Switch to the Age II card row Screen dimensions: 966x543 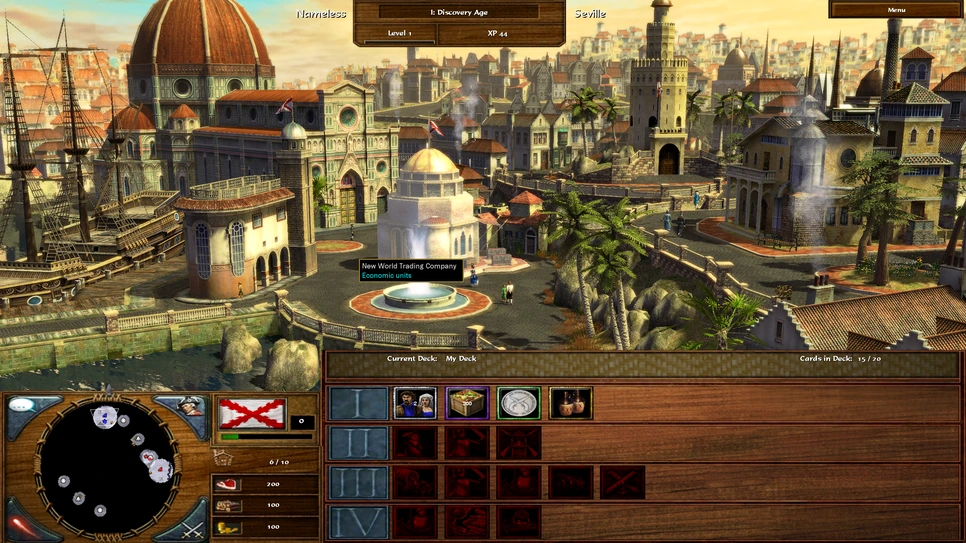tap(358, 443)
